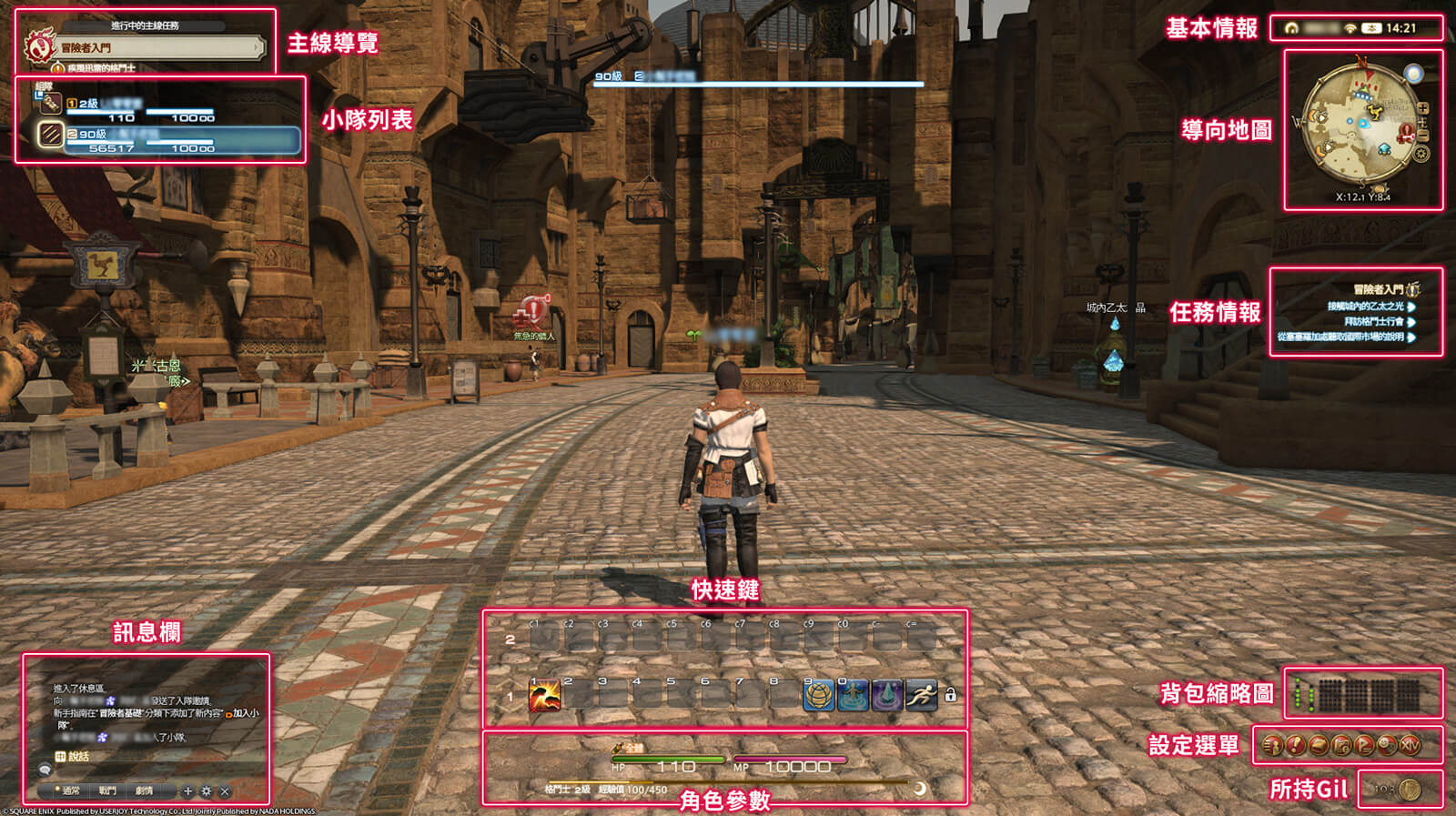Screen dimensions: 1456x816
Task: Open the circular navigation minimap
Action: (x=1360, y=124)
